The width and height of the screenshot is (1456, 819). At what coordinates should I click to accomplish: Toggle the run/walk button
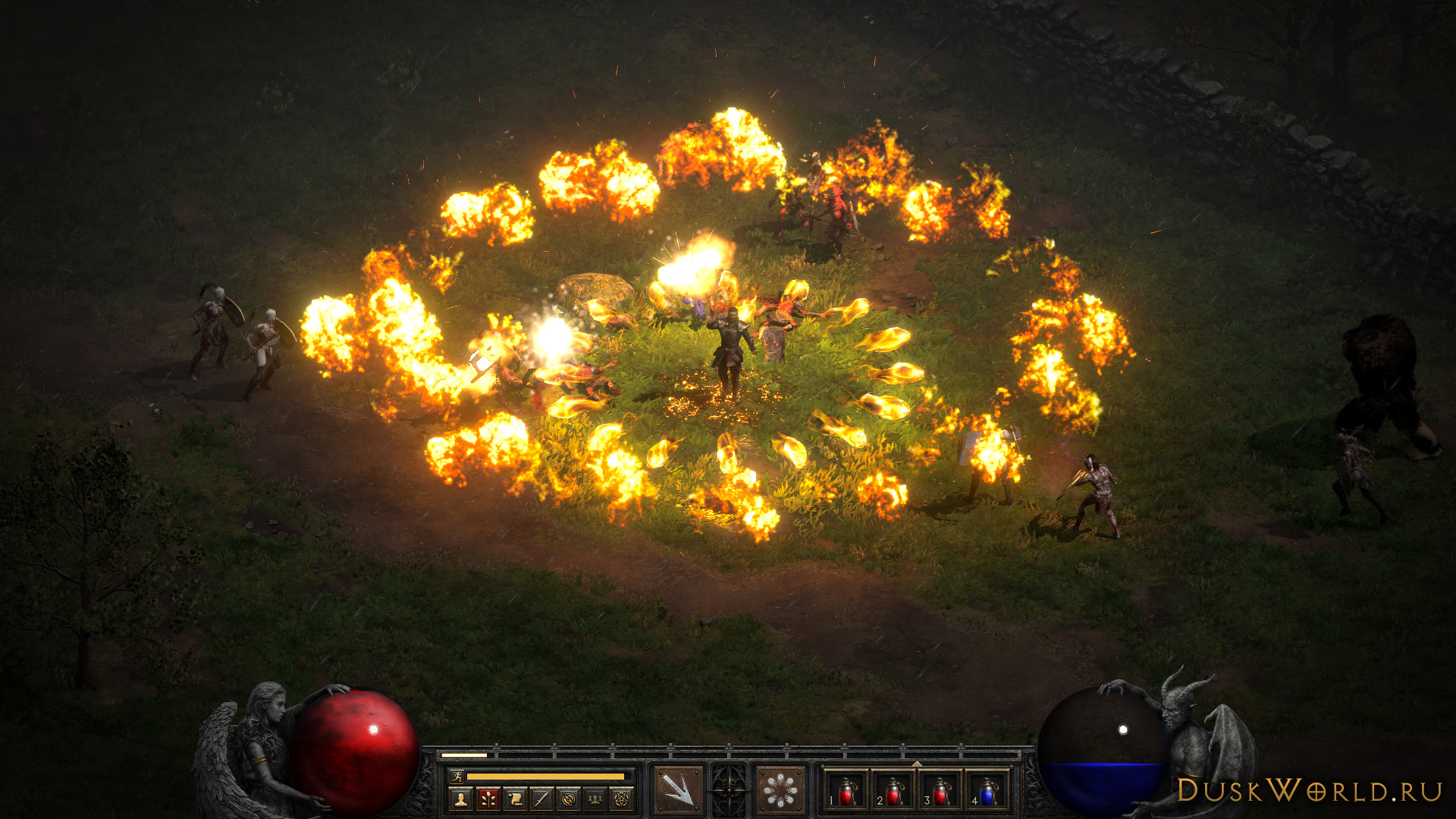[457, 776]
